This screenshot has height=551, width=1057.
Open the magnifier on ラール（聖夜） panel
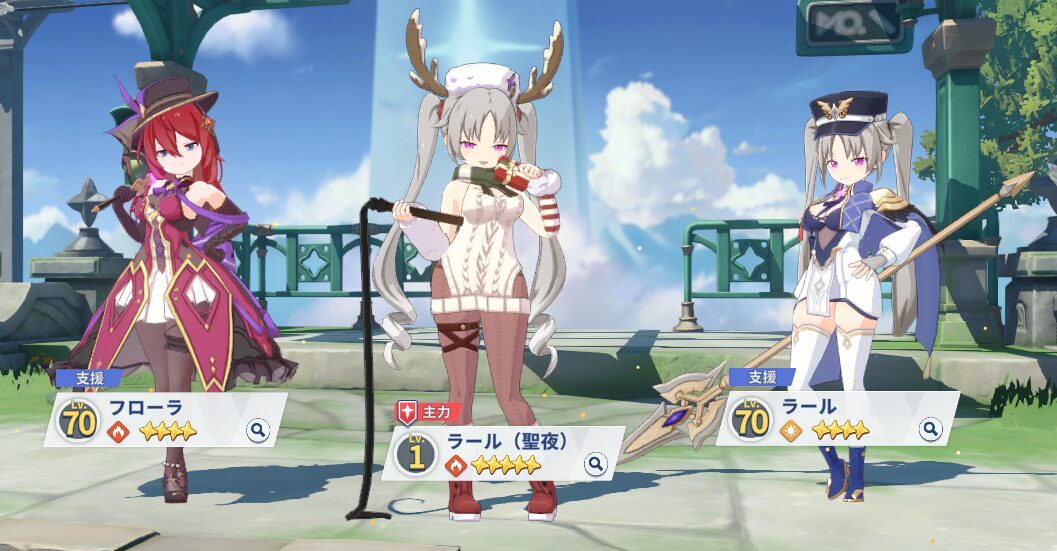pos(596,464)
